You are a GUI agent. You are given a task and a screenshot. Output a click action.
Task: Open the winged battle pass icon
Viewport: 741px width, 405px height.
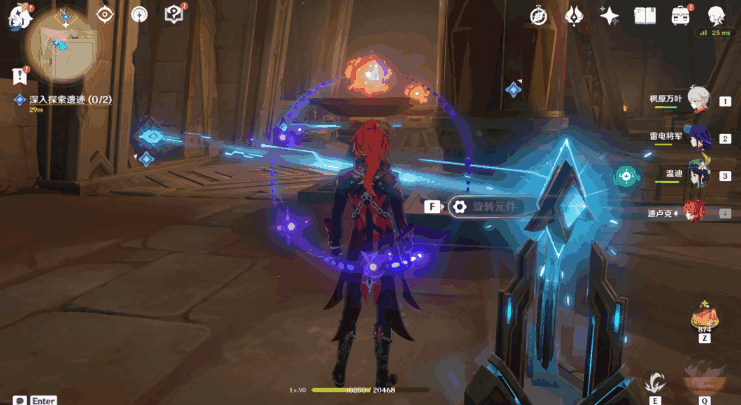[x=574, y=15]
